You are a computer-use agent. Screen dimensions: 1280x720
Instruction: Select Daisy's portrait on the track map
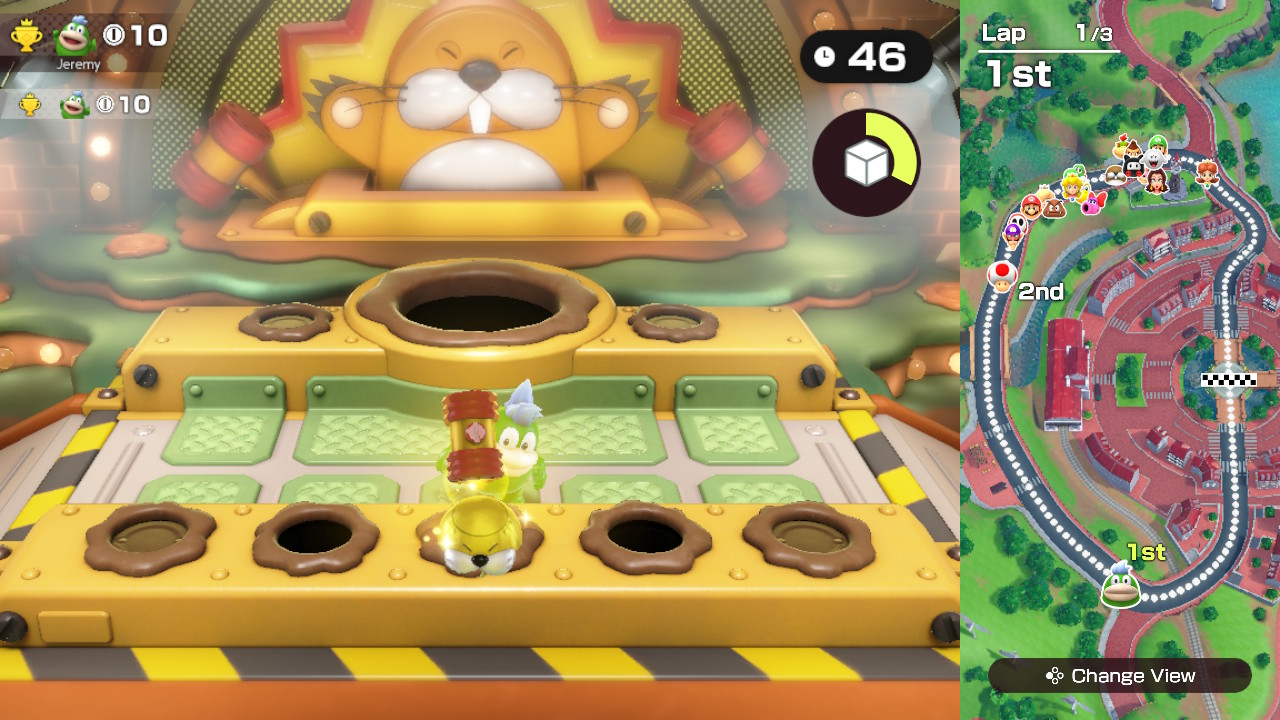point(1206,175)
